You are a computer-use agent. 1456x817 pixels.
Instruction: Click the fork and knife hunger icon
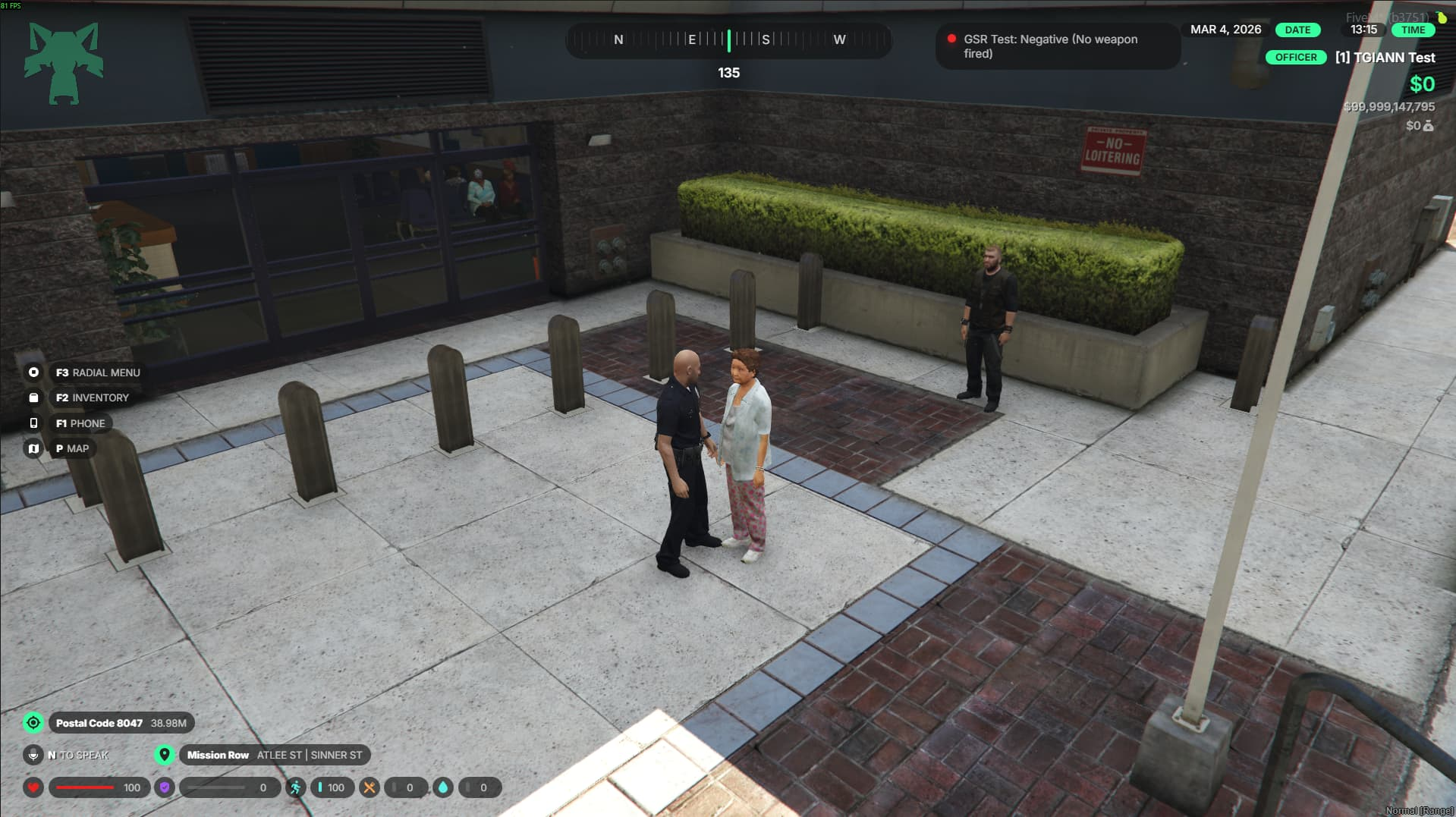(370, 787)
